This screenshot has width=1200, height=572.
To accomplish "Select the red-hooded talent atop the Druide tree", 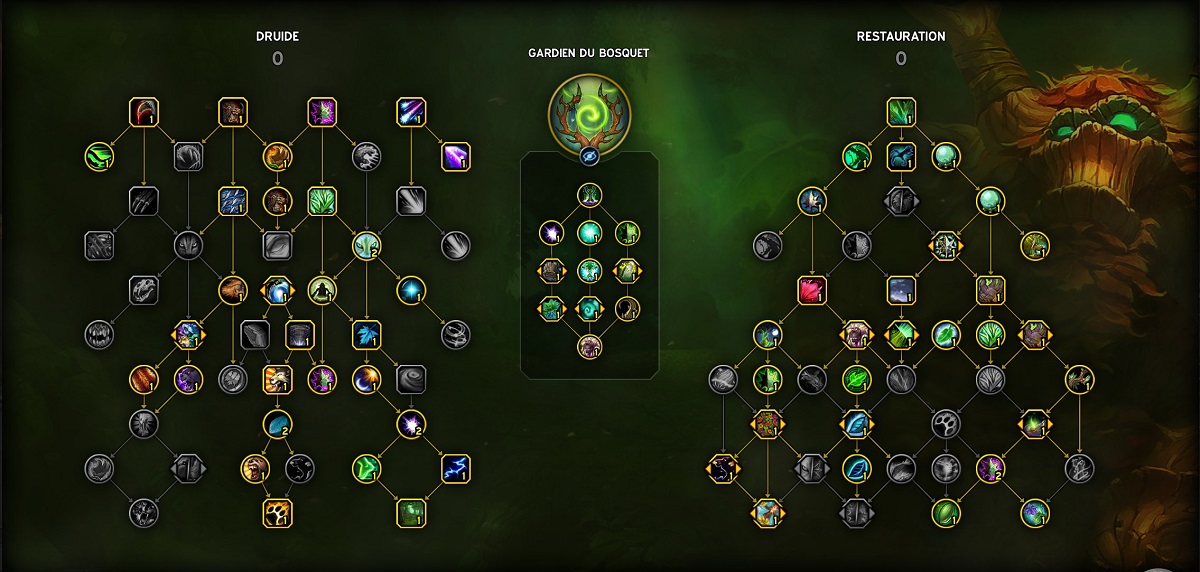I will pos(144,111).
